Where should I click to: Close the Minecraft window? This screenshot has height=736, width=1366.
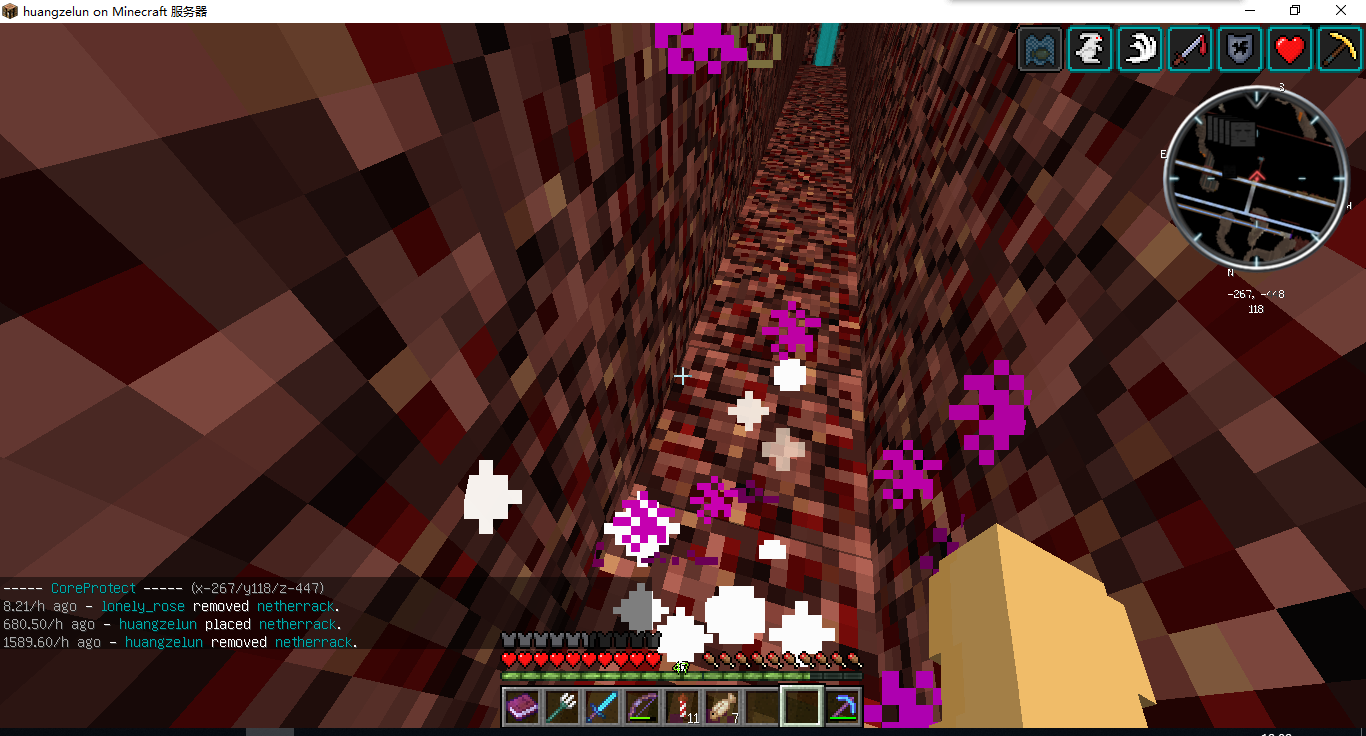[1341, 11]
